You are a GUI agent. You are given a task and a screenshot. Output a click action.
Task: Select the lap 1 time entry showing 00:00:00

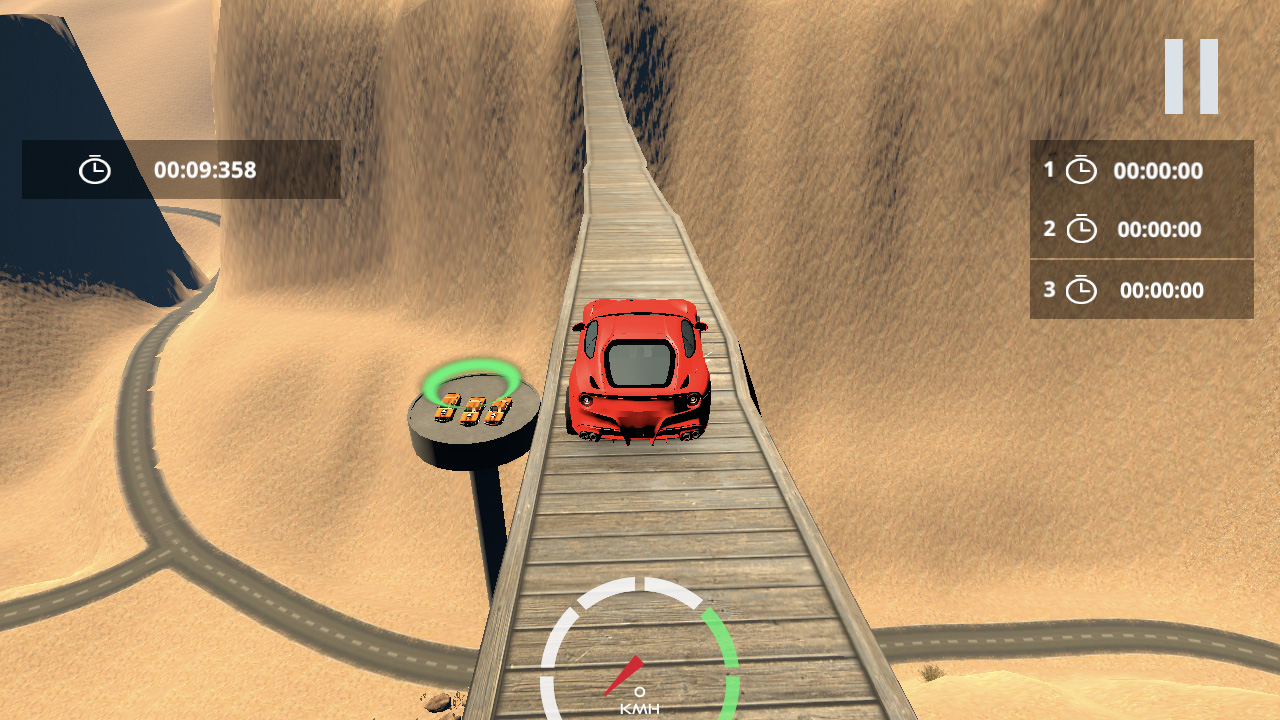(1157, 170)
